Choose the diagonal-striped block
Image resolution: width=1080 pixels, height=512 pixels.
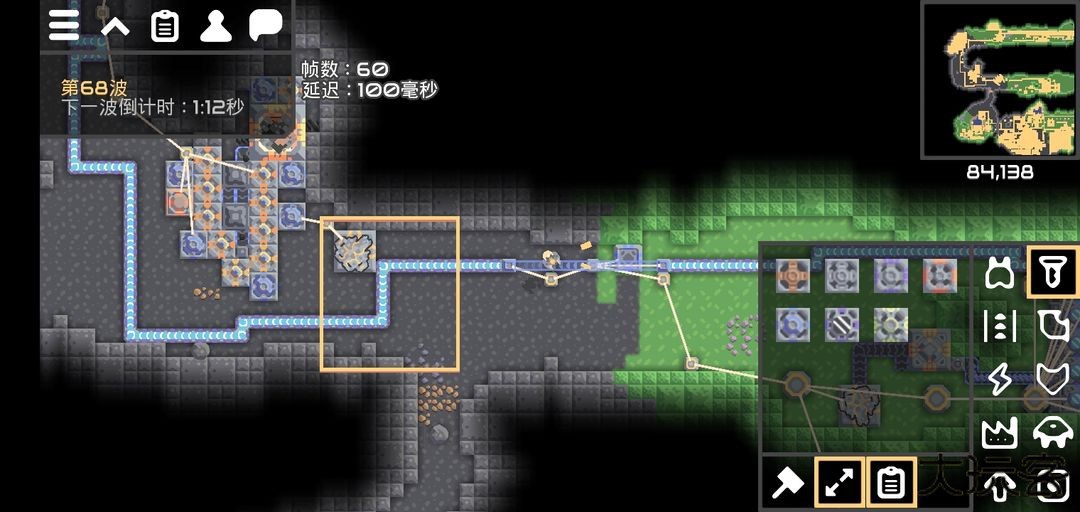tap(842, 323)
